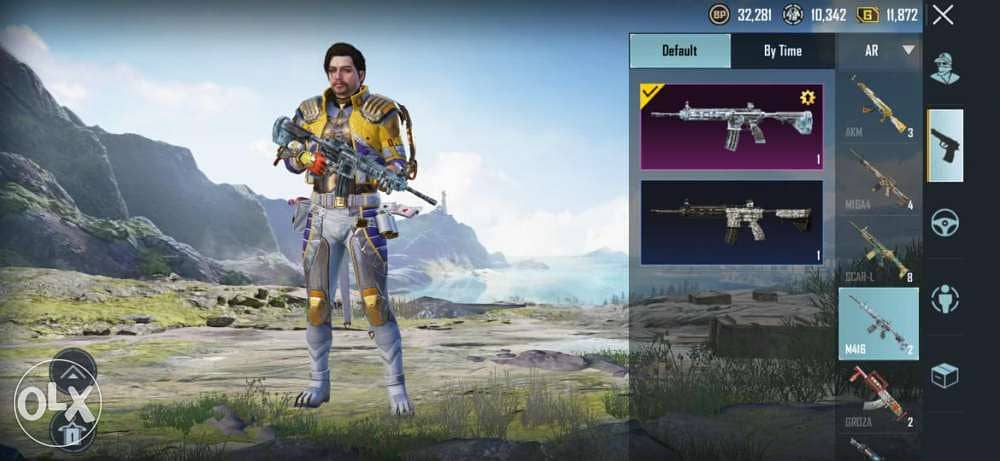Close the inventory screen with the X
The height and width of the screenshot is (461, 1000).
[942, 15]
